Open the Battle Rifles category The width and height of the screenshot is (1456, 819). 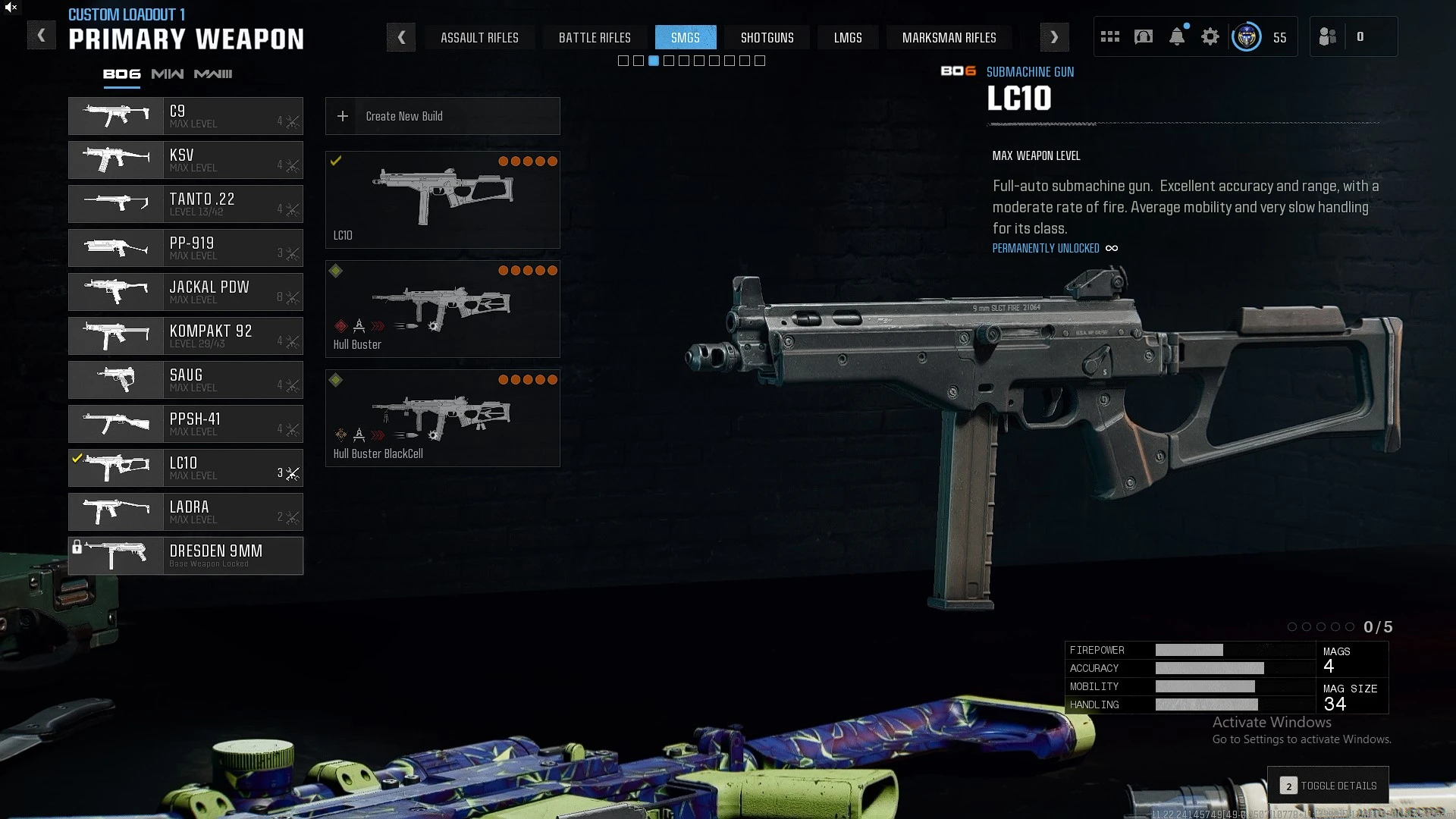(x=595, y=37)
